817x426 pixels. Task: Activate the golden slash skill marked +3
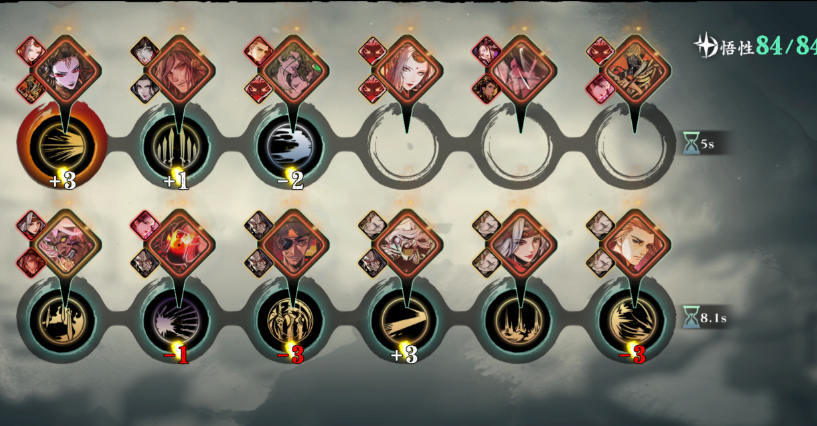point(405,320)
